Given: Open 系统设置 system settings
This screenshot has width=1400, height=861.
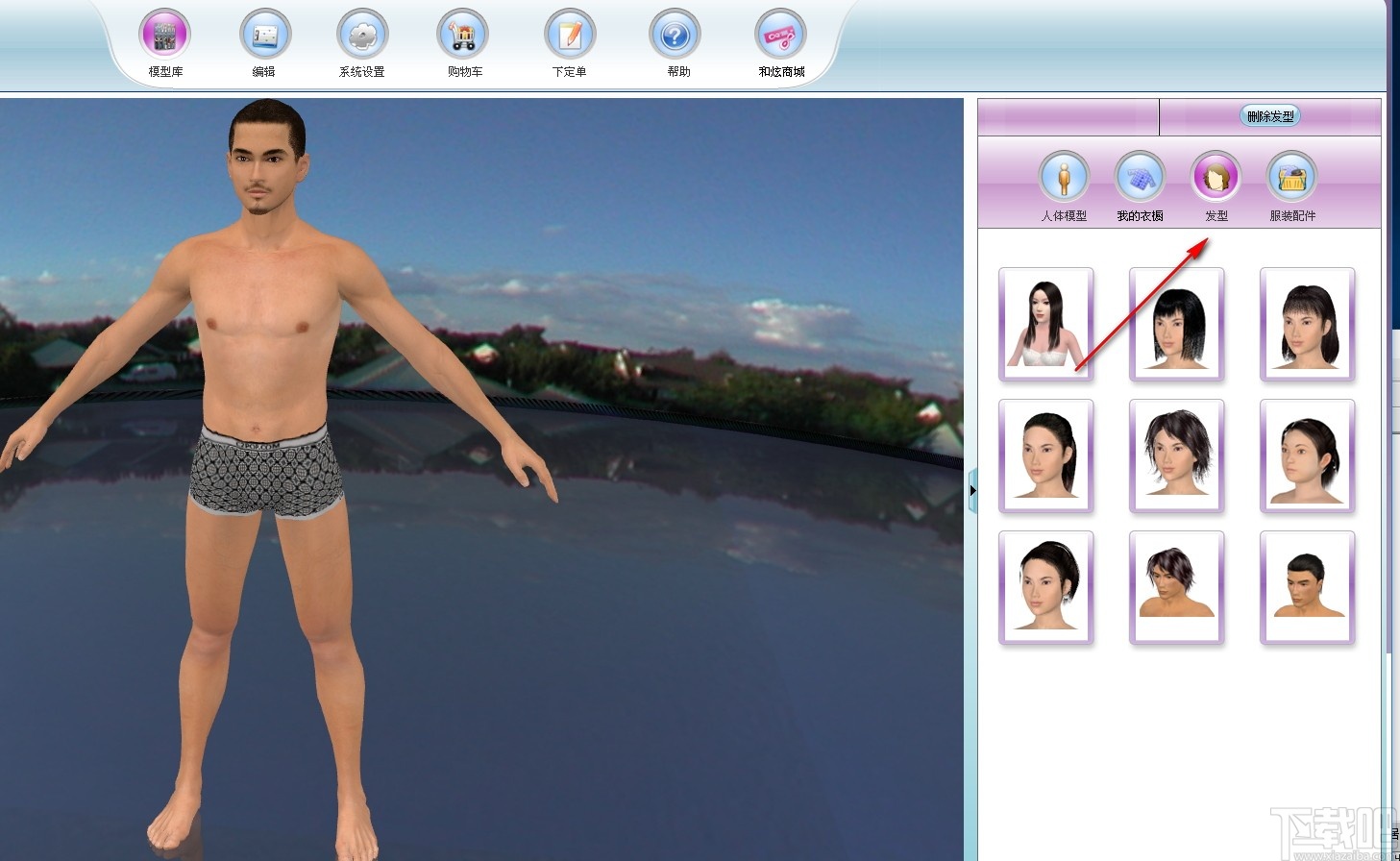Looking at the screenshot, I should (362, 37).
